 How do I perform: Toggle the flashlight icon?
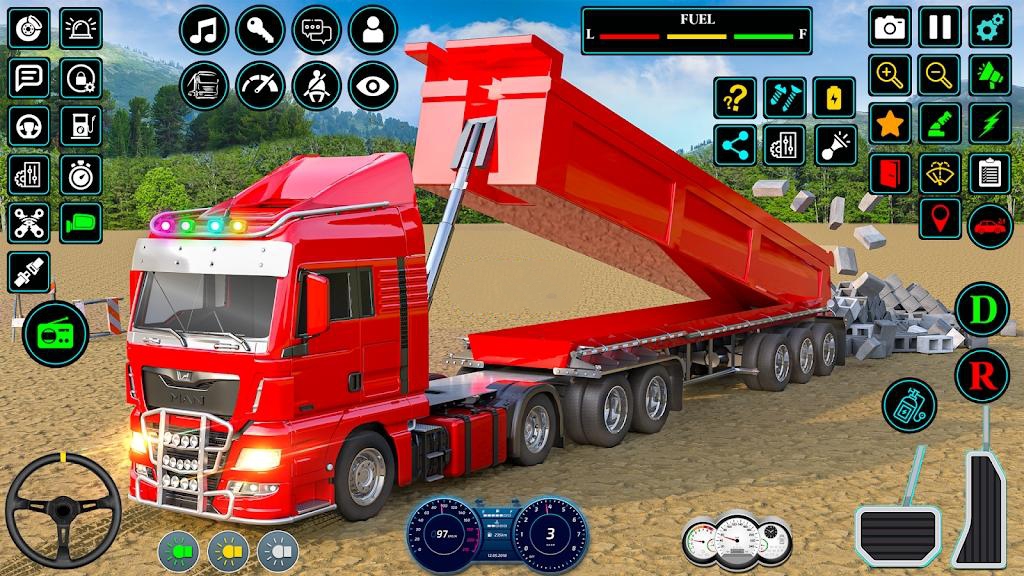tap(835, 146)
